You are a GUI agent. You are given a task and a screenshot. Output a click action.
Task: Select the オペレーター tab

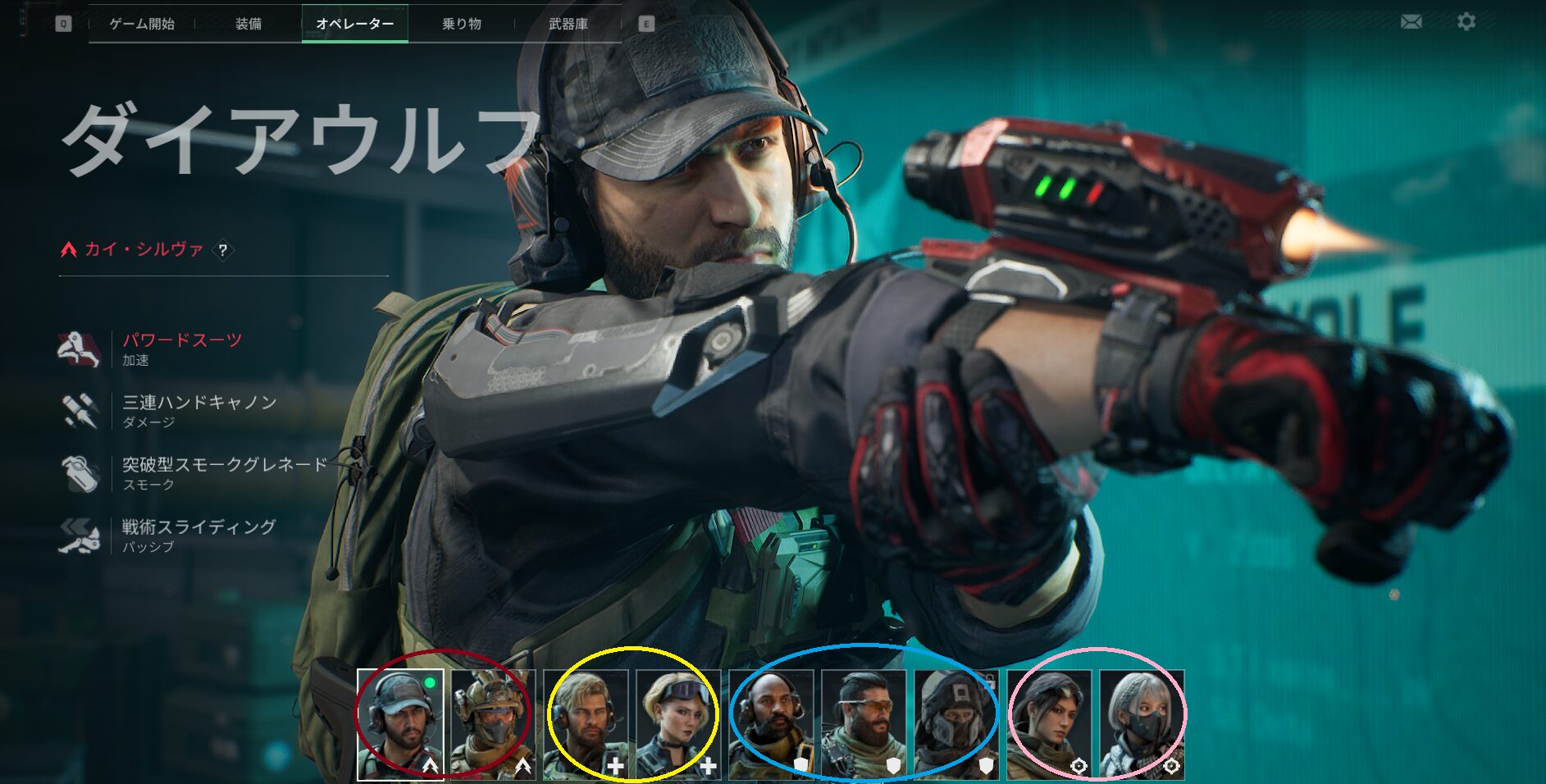(354, 24)
